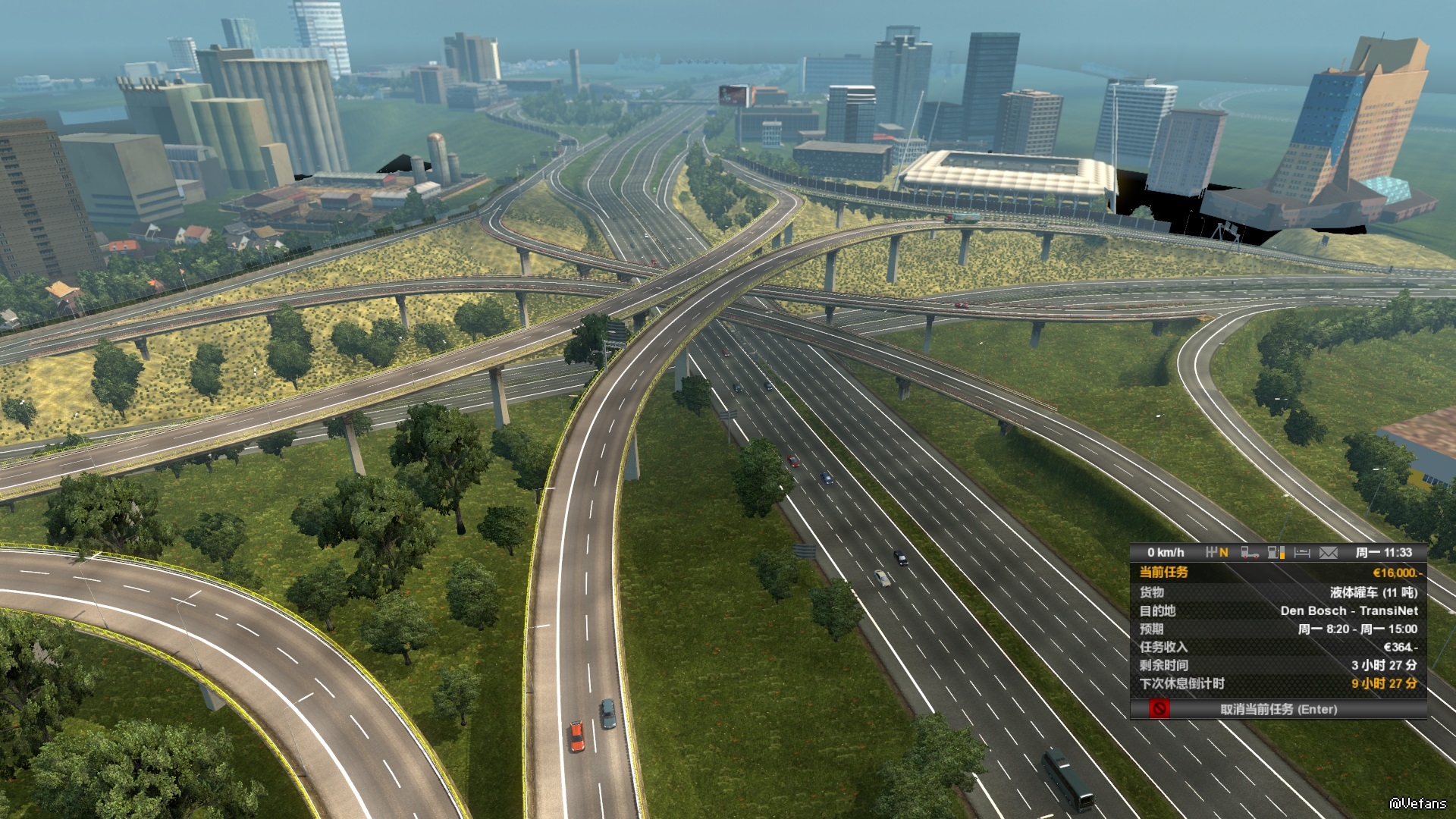The height and width of the screenshot is (819, 1456).
Task: Click the truck damage icon
Action: tap(1250, 553)
